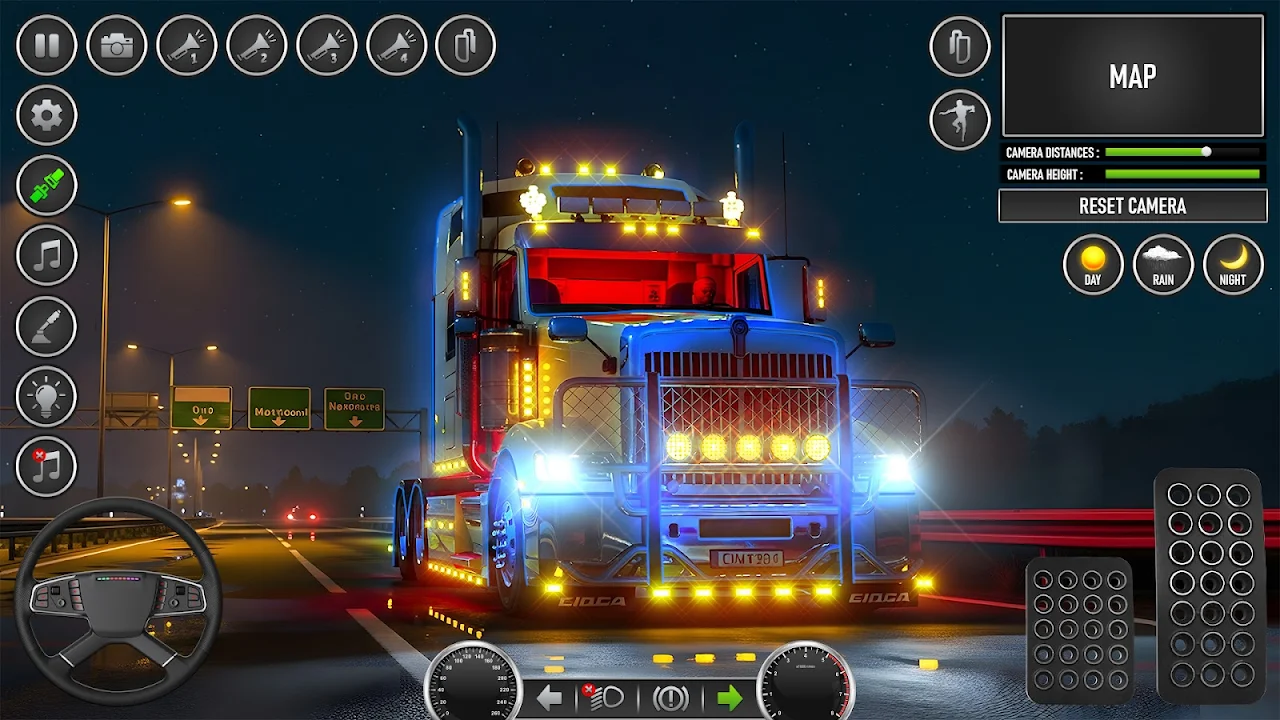
Task: Select the Night time mode
Action: coord(1233,264)
